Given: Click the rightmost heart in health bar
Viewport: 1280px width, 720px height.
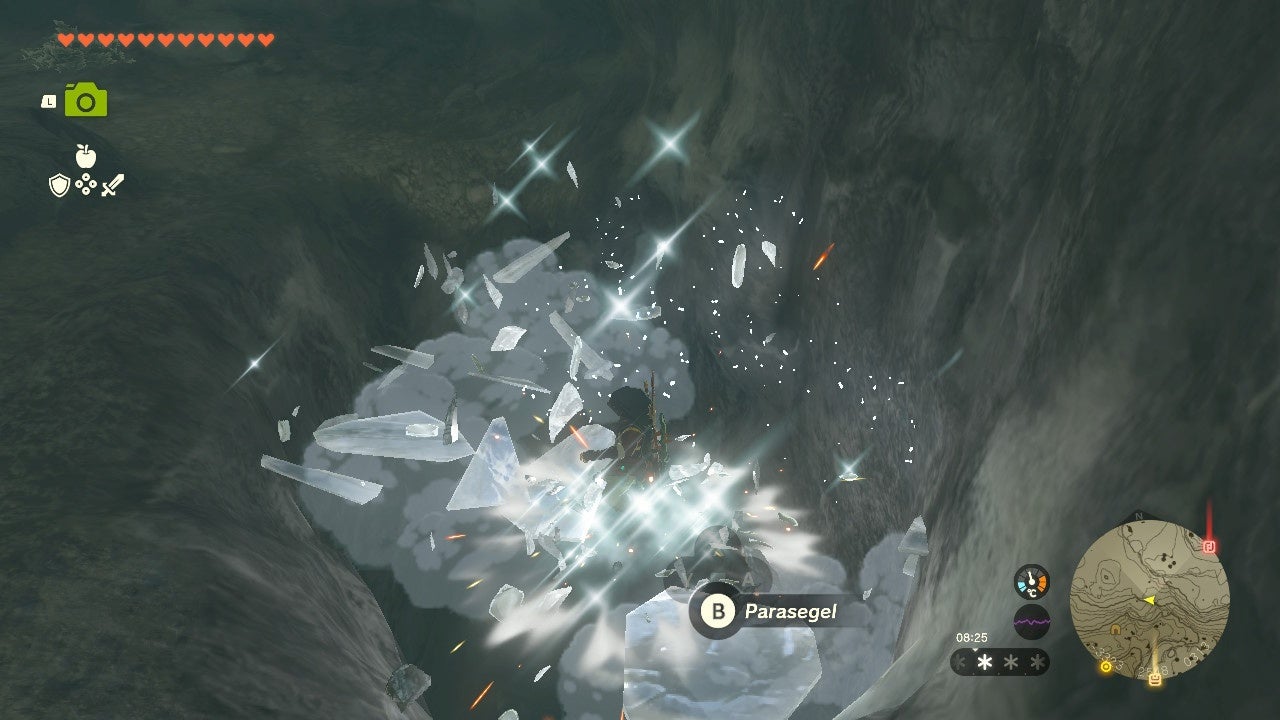Looking at the screenshot, I should (x=265, y=40).
